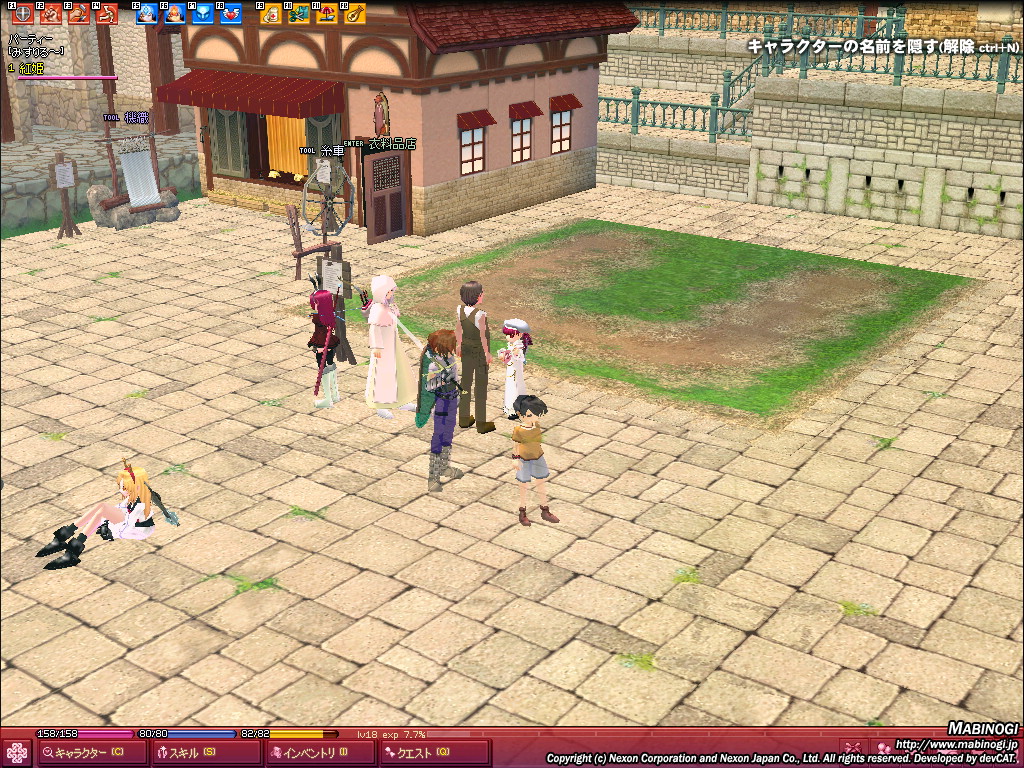Open the キャラクター character window
This screenshot has height=768, width=1024.
[89, 753]
